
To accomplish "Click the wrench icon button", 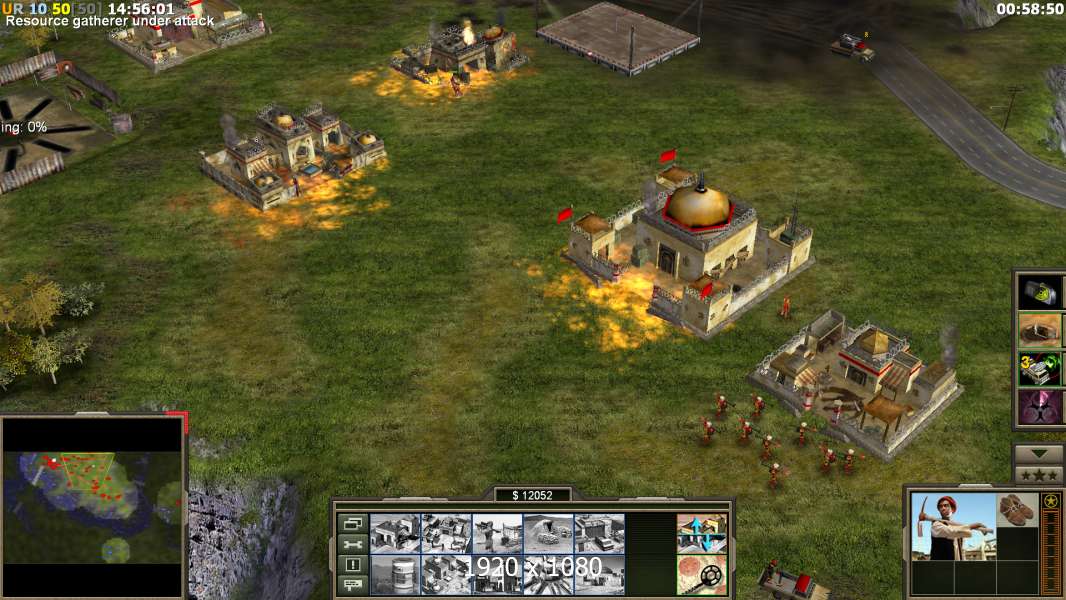I will 352,544.
